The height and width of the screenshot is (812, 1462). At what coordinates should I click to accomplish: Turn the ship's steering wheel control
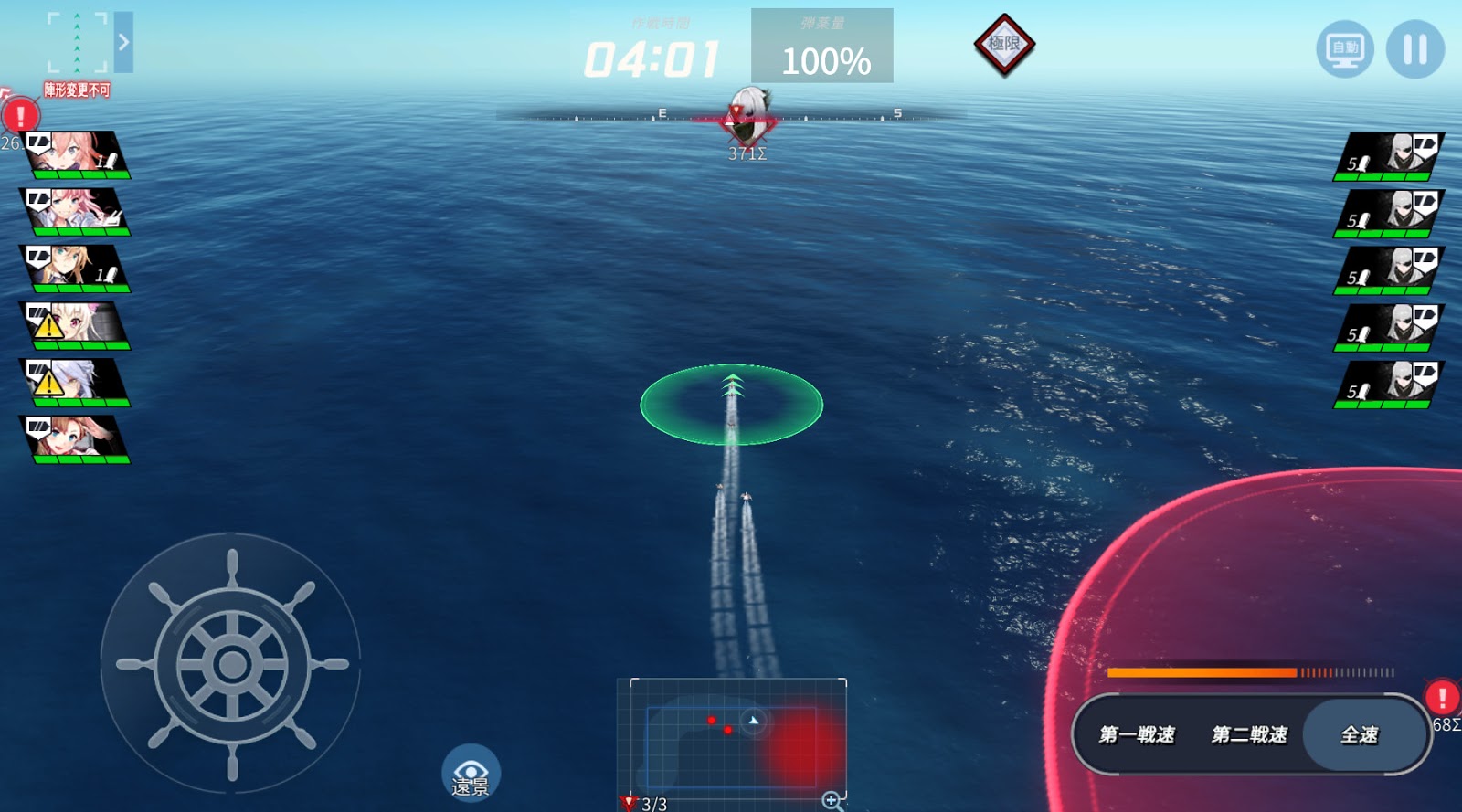tap(231, 664)
